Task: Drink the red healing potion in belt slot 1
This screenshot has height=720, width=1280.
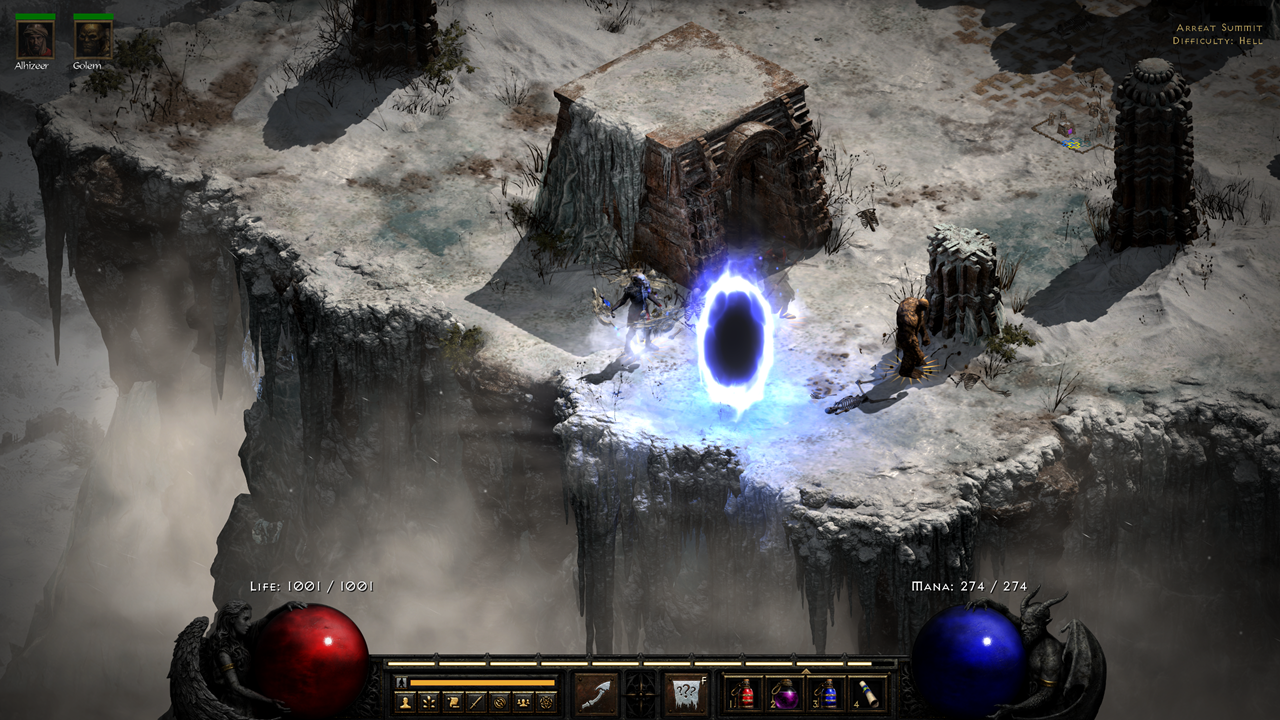Action: (745, 694)
